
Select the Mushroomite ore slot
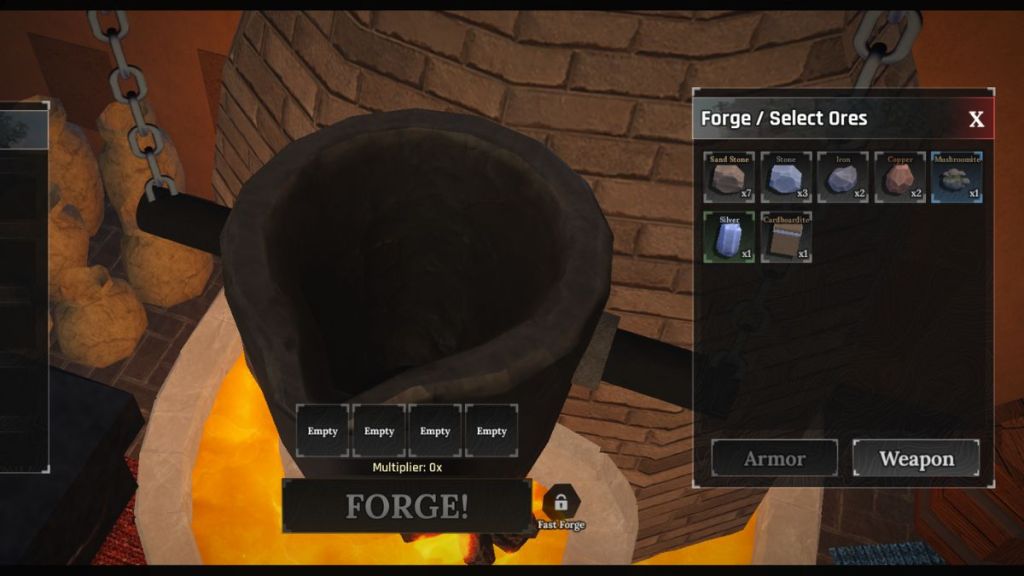(957, 178)
